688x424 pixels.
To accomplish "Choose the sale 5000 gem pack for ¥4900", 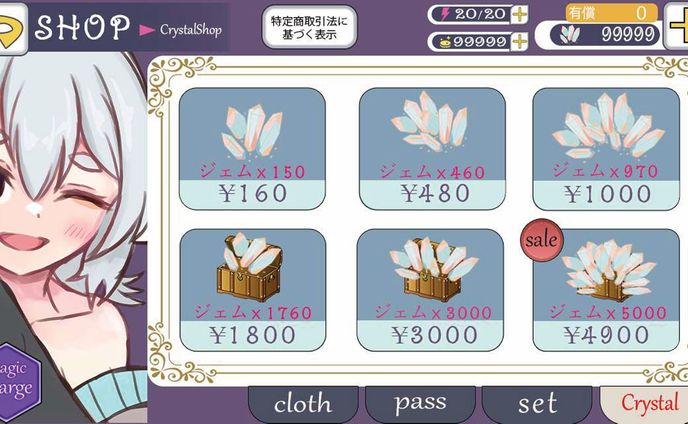I will tap(607, 289).
